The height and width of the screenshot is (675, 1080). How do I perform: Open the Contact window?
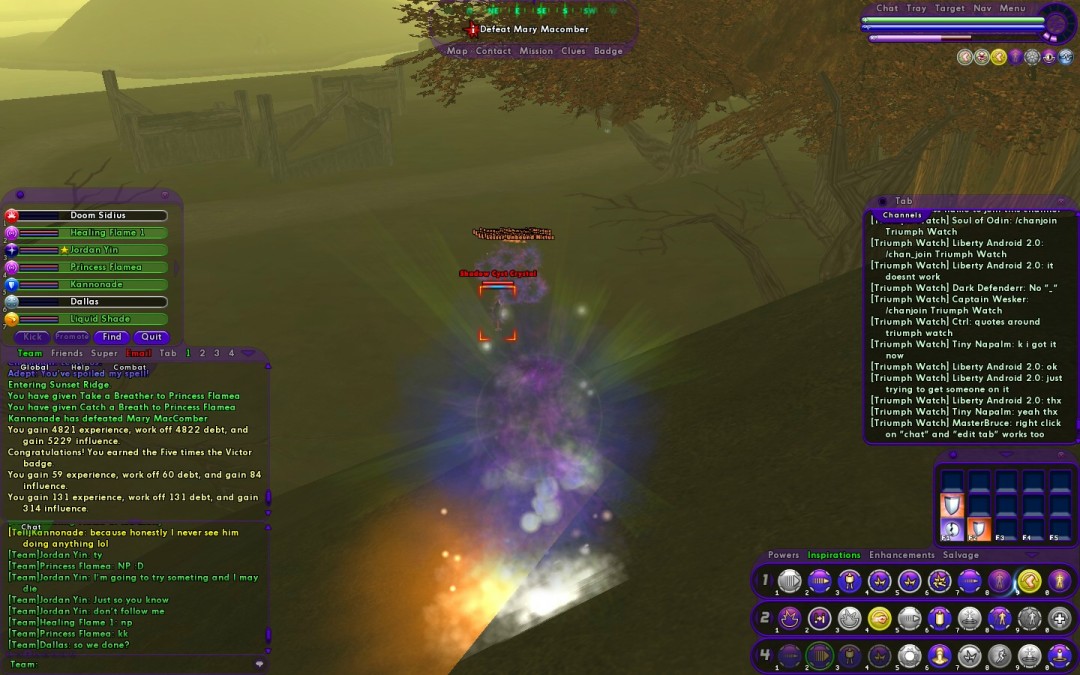(x=493, y=51)
